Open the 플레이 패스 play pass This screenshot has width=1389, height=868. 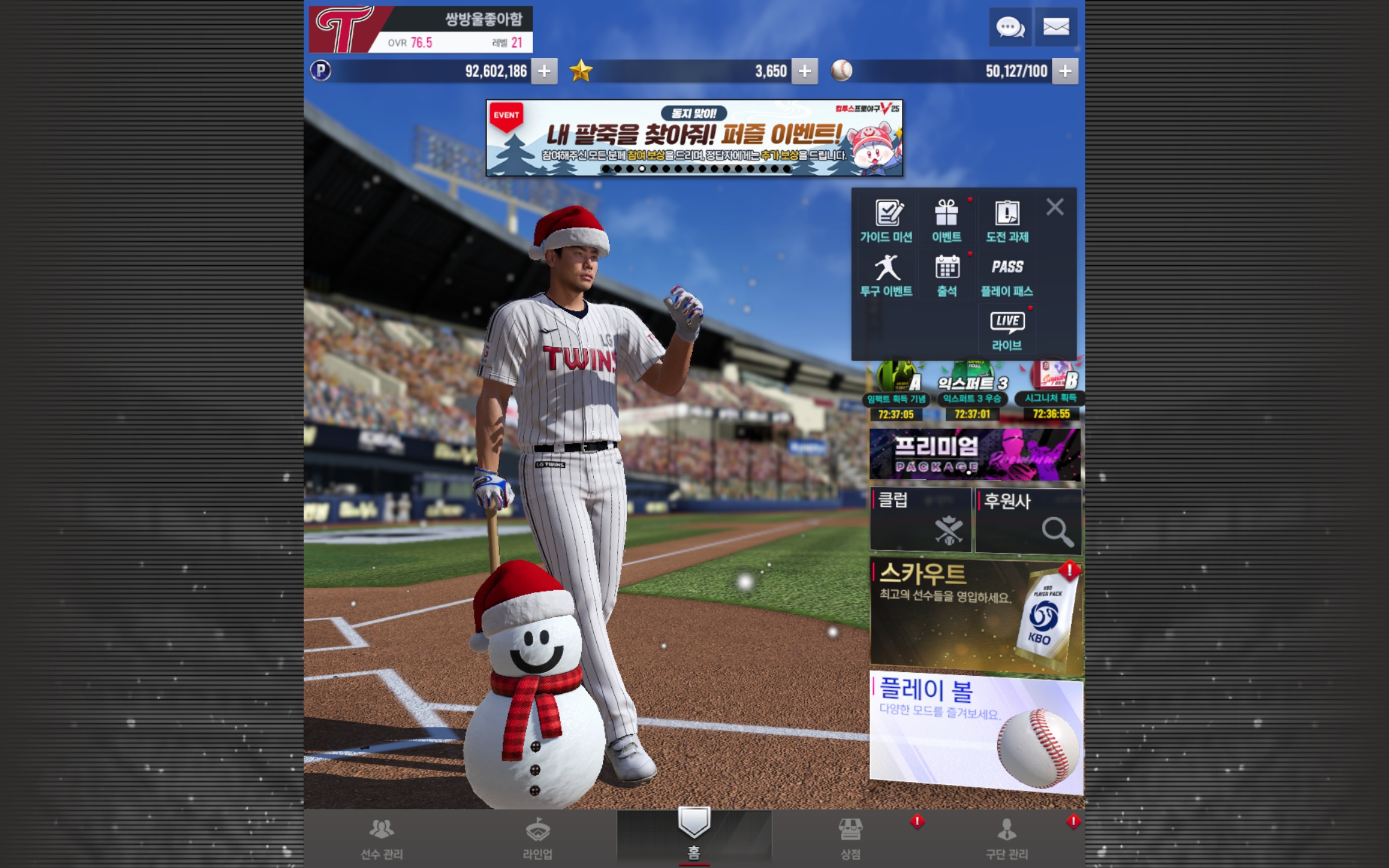pyautogui.click(x=1007, y=275)
